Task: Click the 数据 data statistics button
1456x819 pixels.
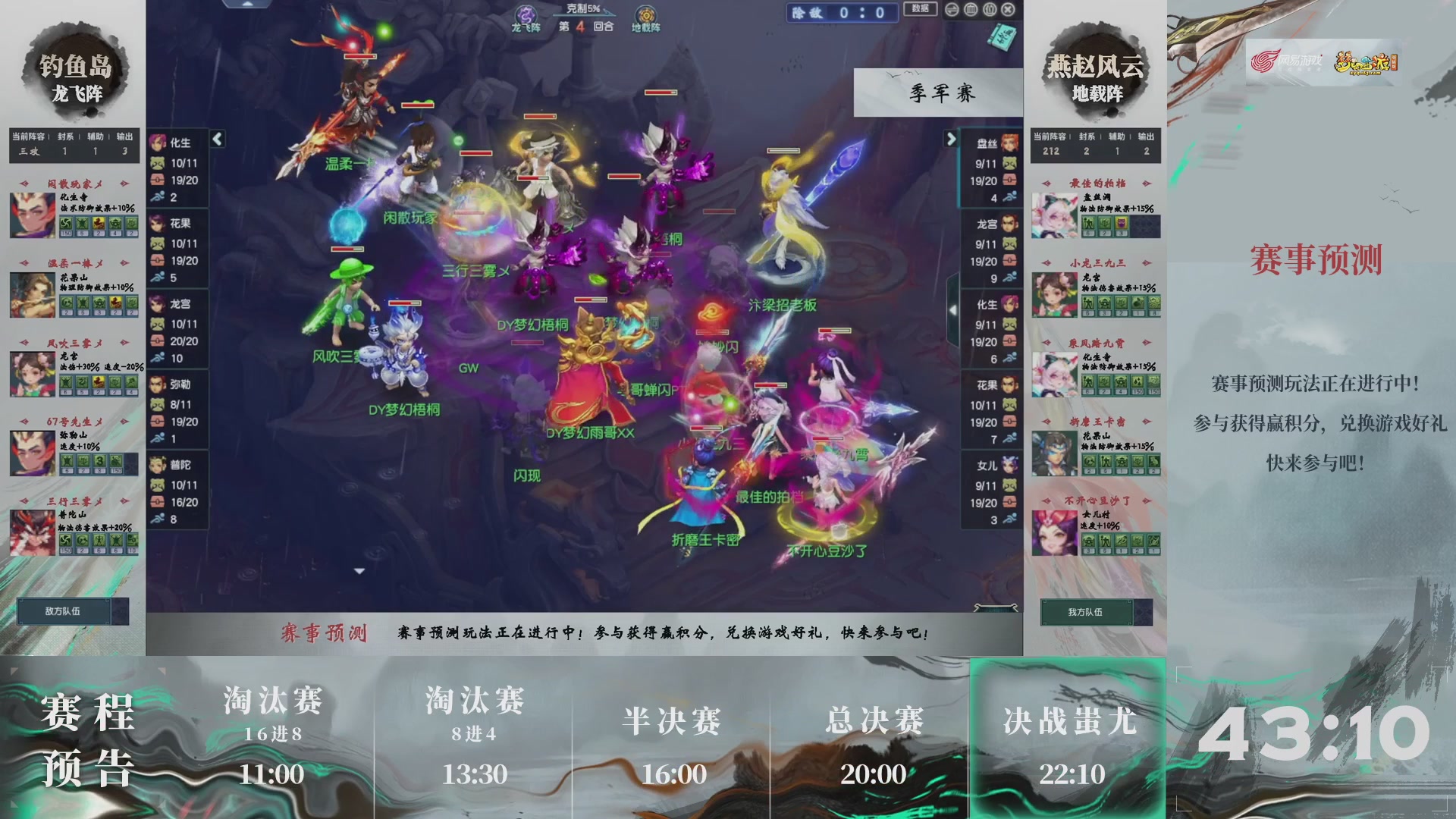Action: [x=919, y=10]
